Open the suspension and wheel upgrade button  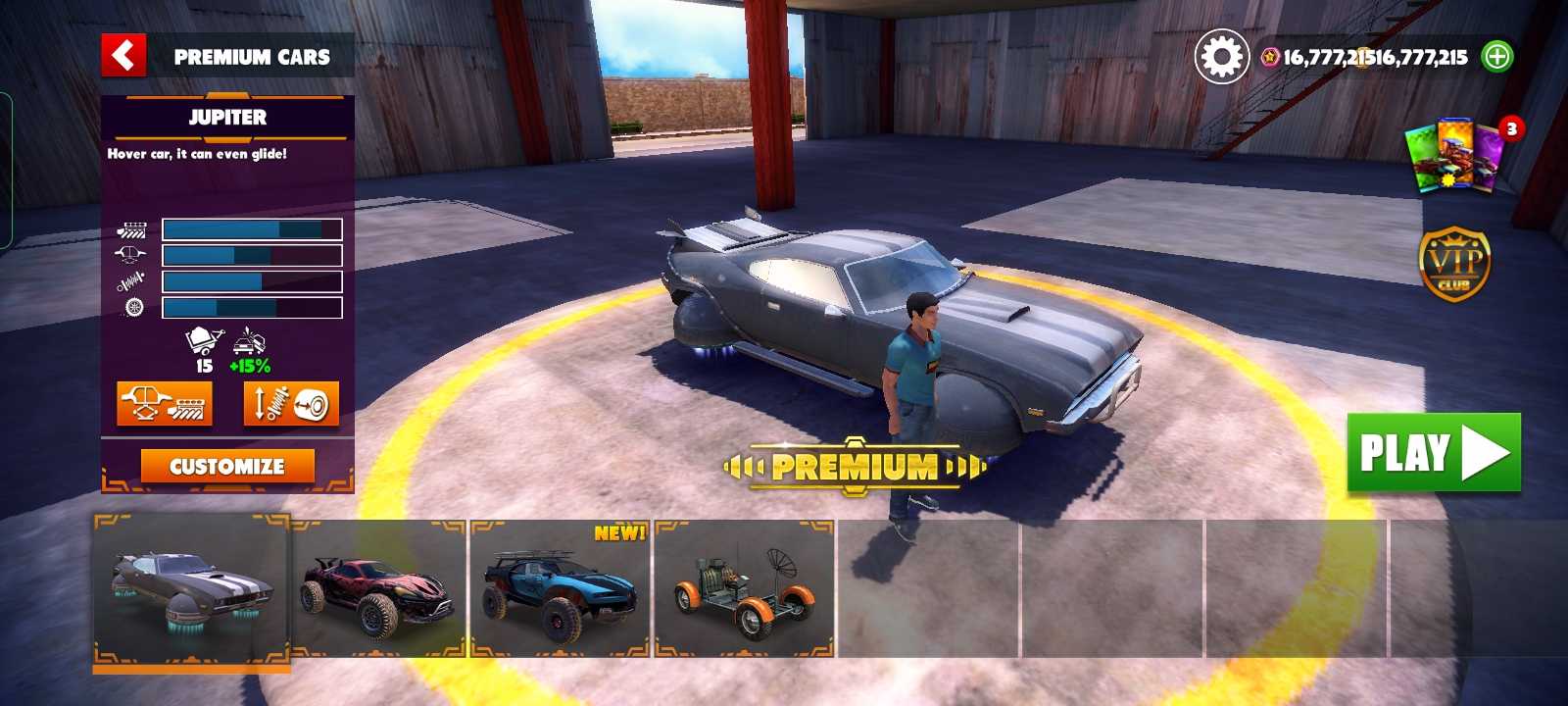point(291,403)
